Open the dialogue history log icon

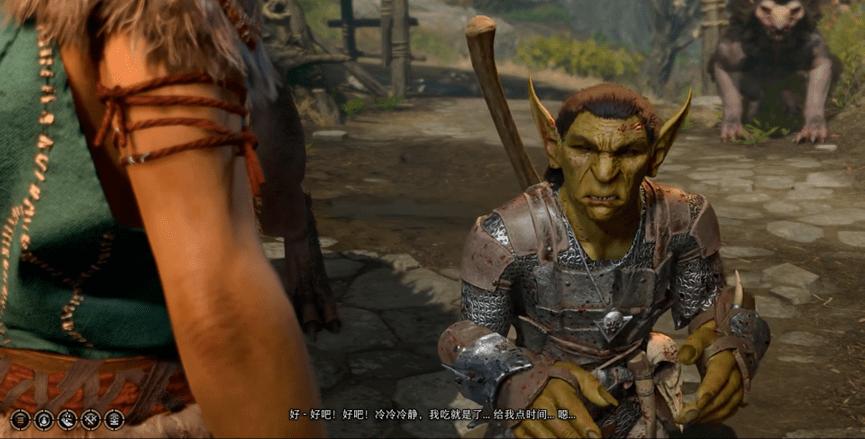(x=20, y=419)
